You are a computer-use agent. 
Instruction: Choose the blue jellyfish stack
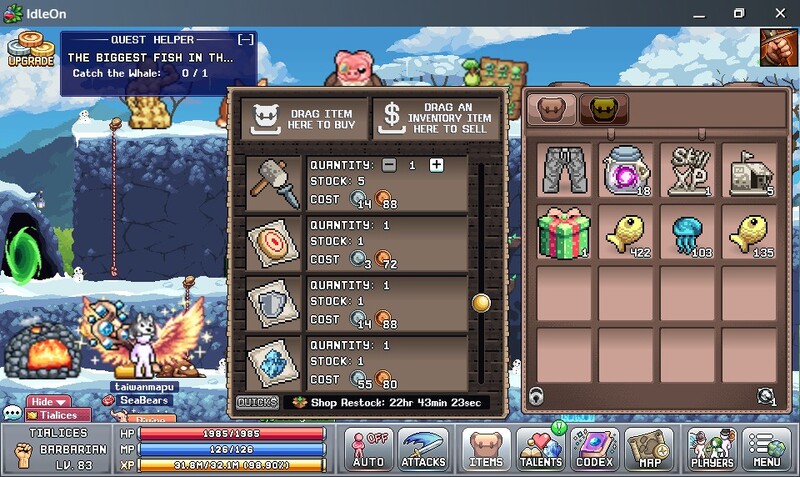click(690, 233)
